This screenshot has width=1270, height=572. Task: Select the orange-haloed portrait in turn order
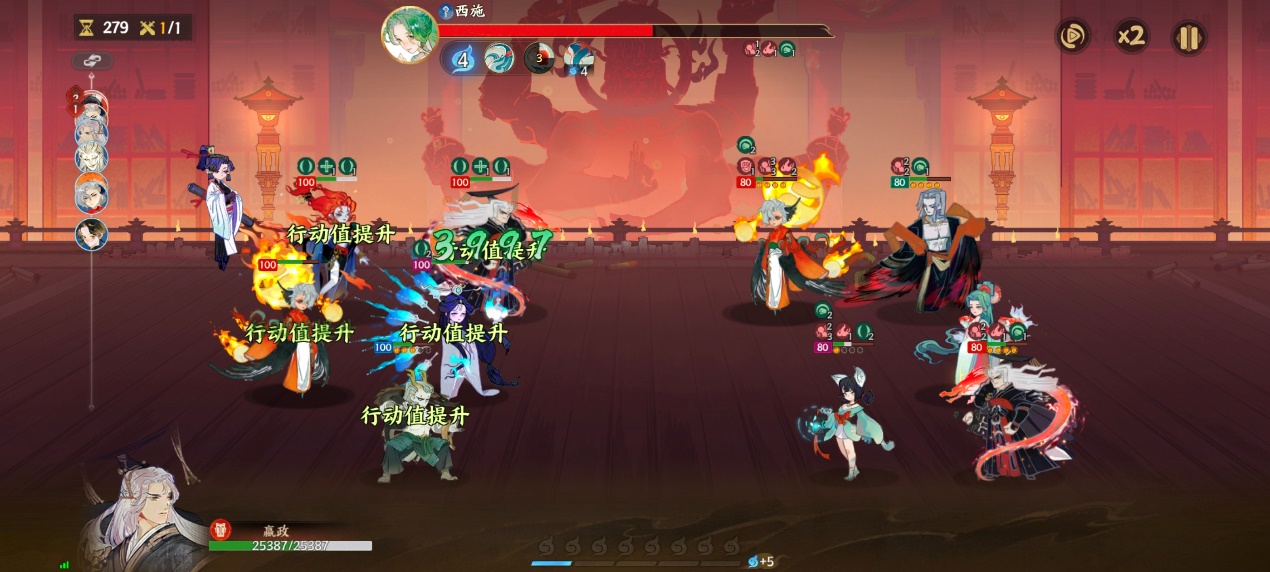(92, 193)
